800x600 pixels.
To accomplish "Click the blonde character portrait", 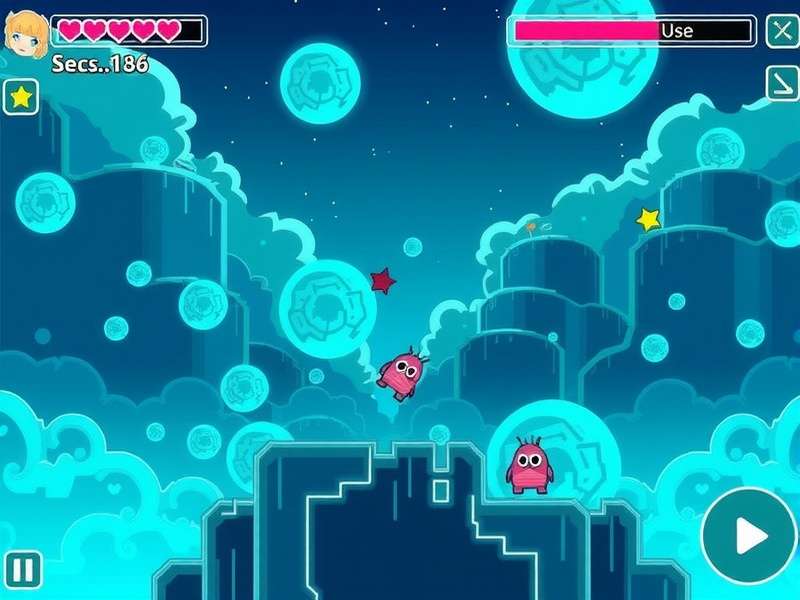I will point(25,33).
